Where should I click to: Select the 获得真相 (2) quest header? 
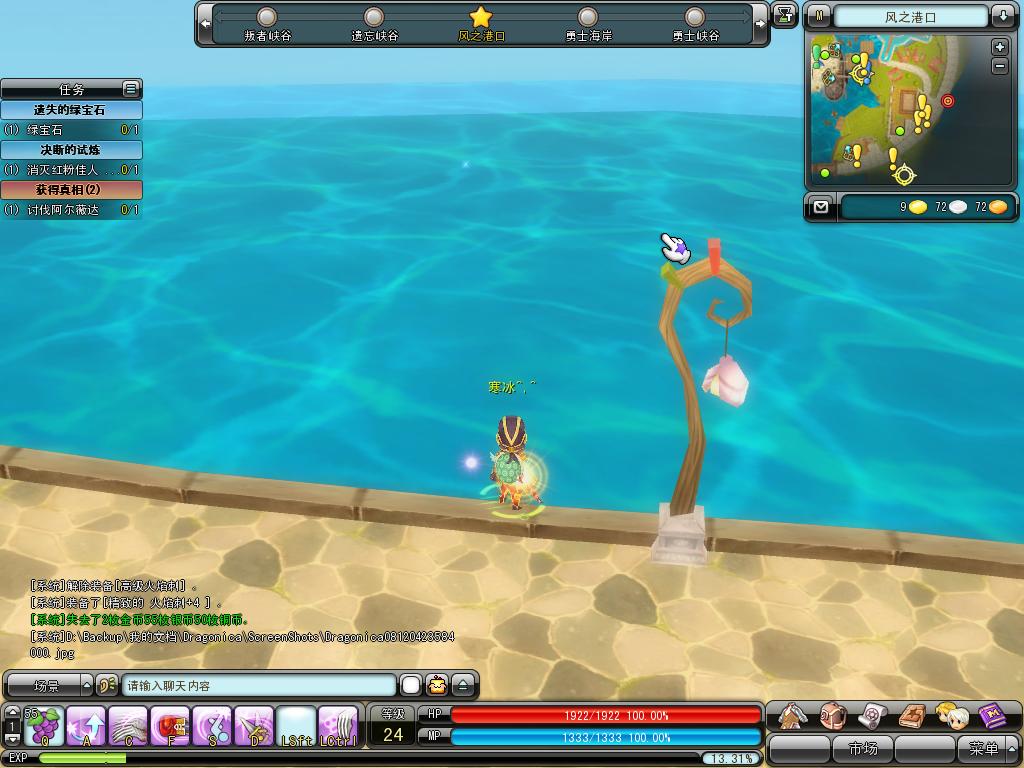tap(70, 189)
